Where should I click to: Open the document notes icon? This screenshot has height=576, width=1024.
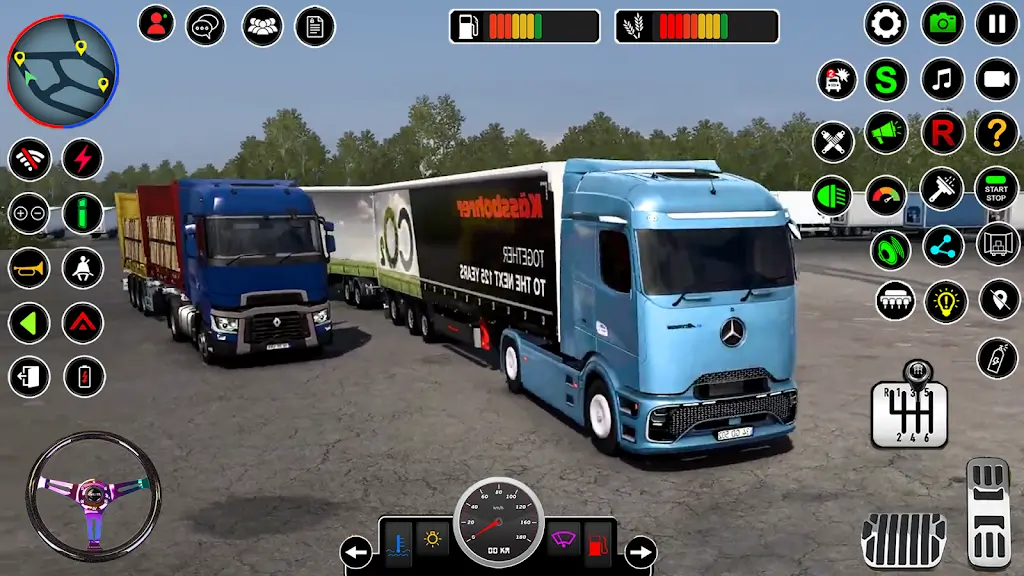[315, 25]
